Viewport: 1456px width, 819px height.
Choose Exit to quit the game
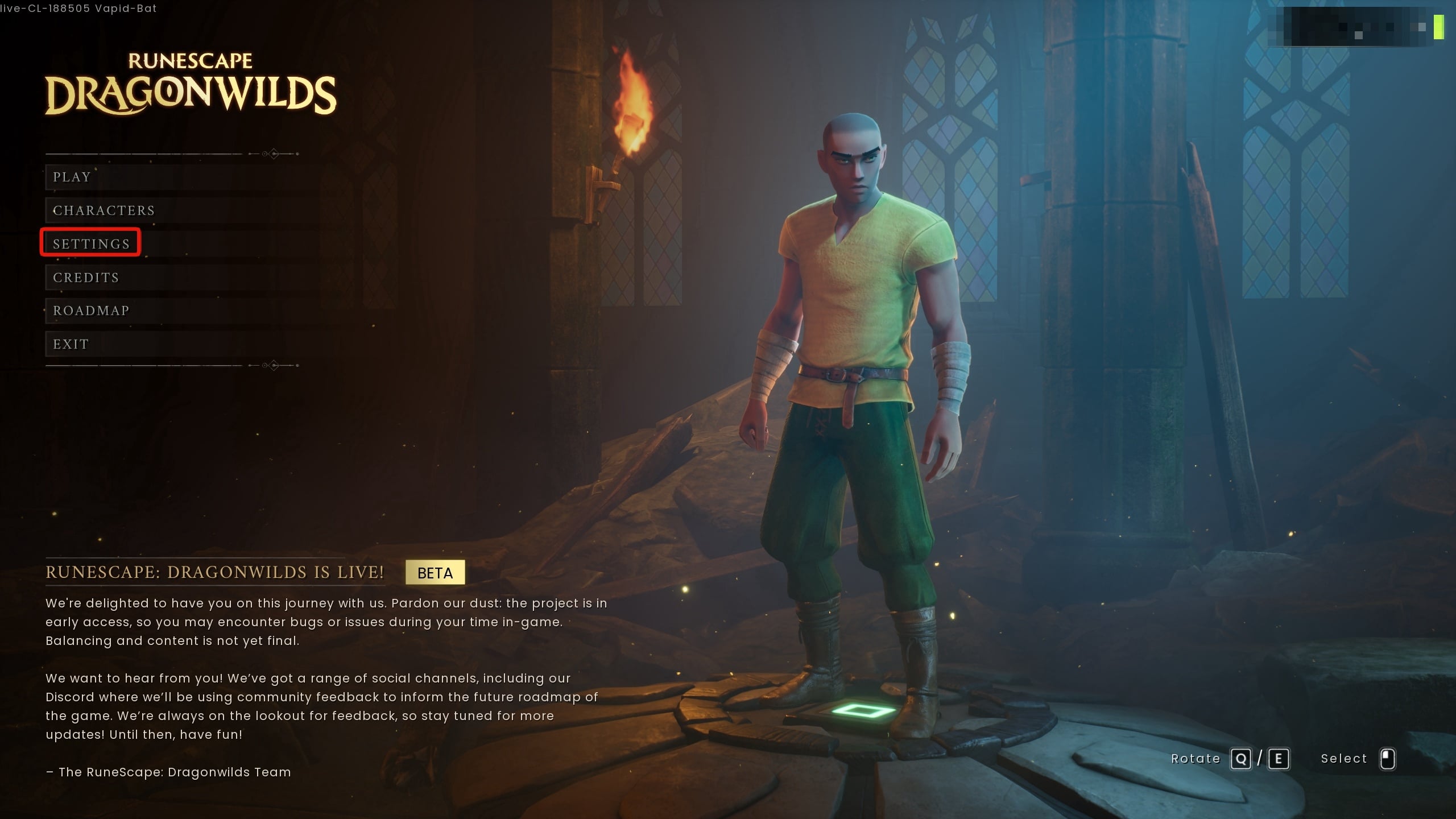pos(71,344)
